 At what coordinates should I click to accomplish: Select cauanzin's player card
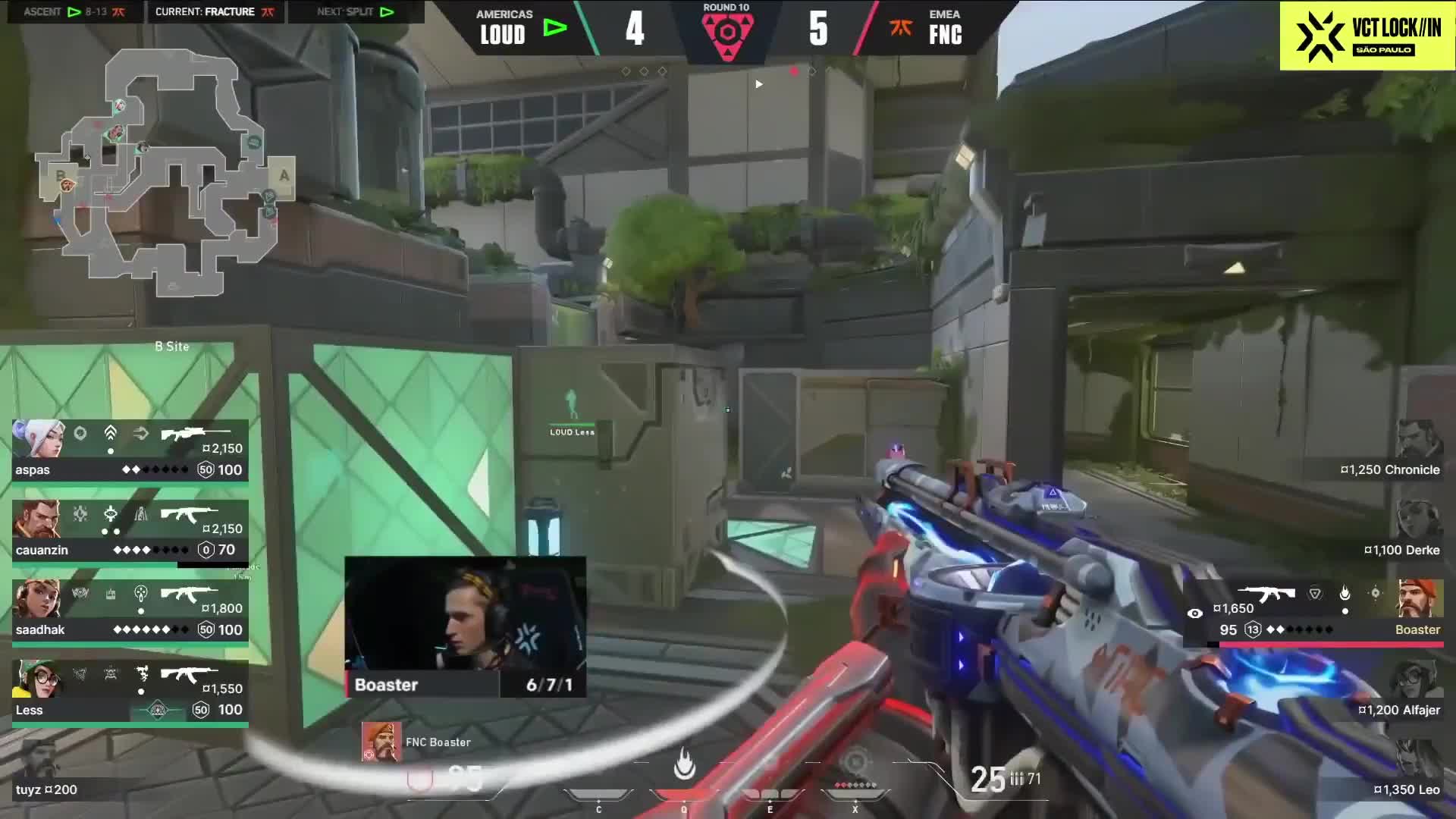tap(130, 531)
